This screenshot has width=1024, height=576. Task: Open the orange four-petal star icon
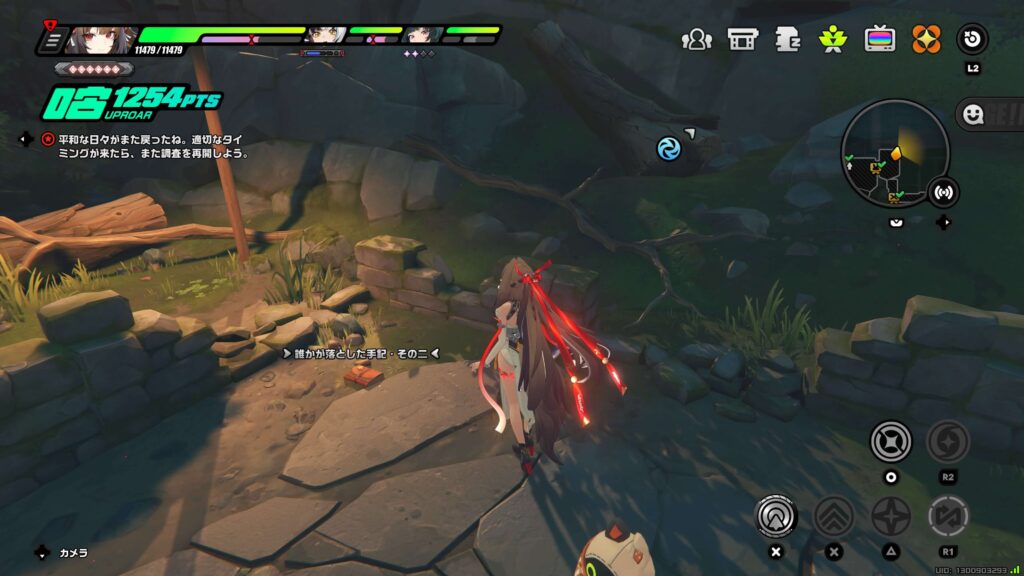click(x=926, y=39)
